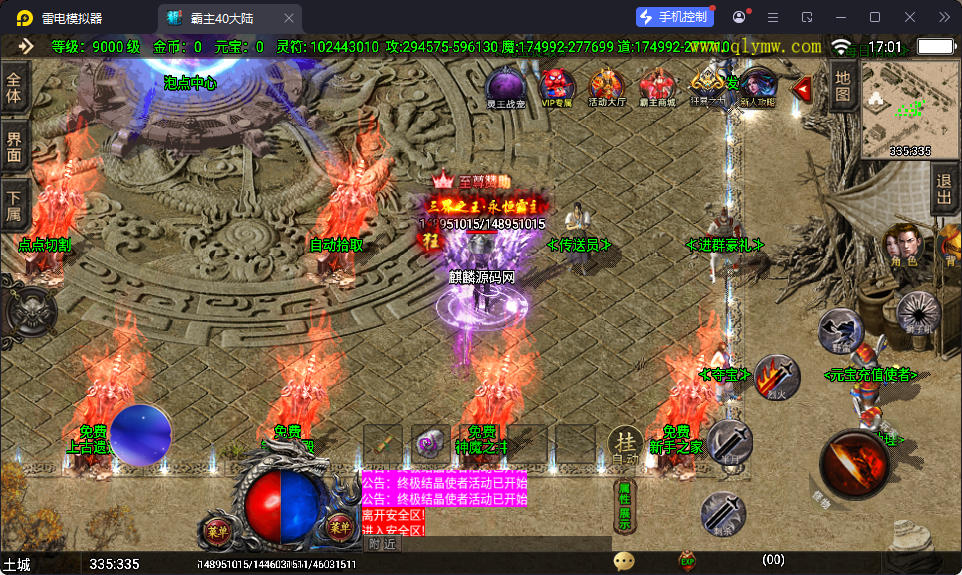Open the 角色 character panel
The image size is (962, 575).
(899, 246)
